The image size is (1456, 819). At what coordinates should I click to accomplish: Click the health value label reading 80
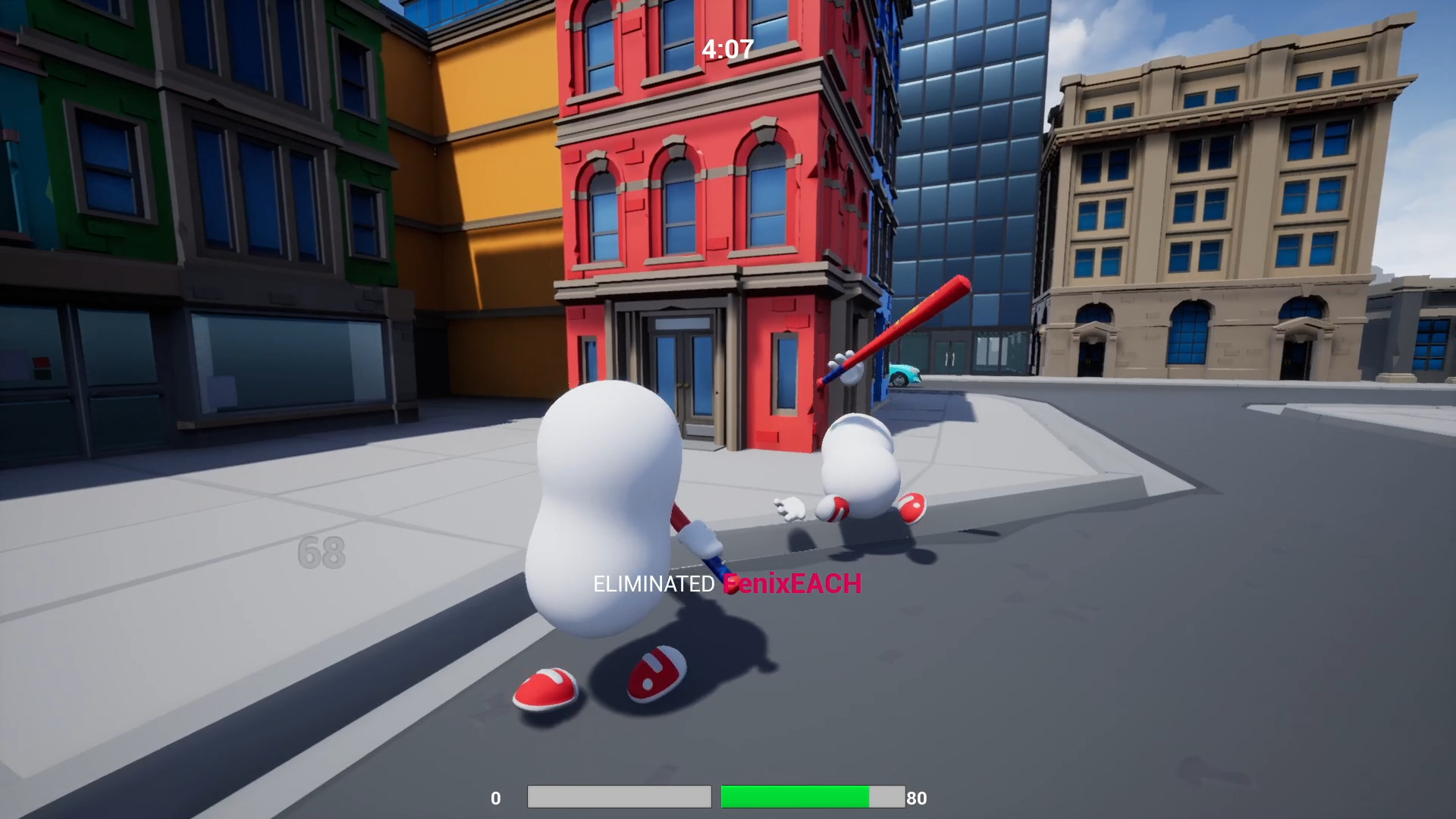pos(917,798)
